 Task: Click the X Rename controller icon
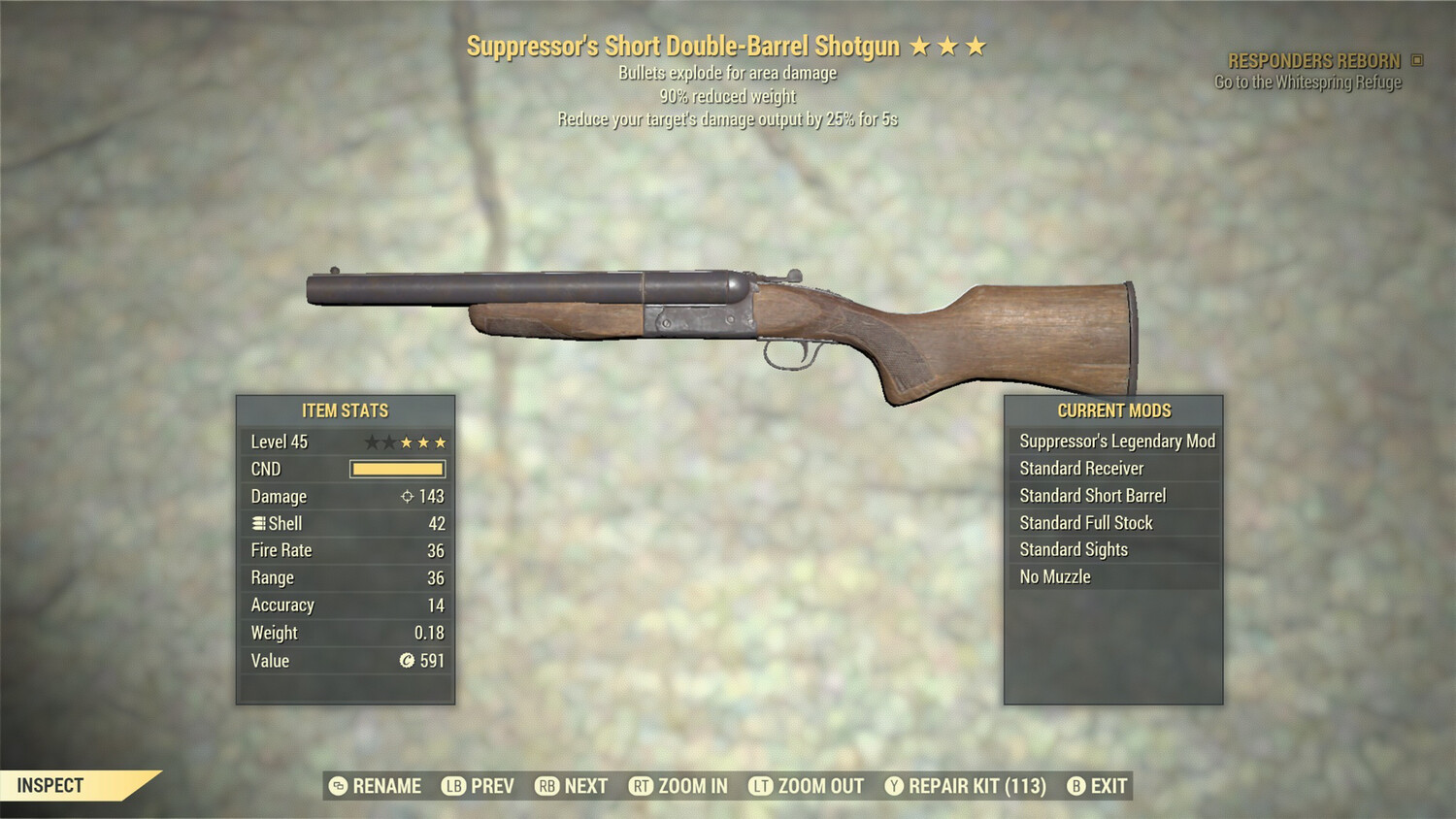click(x=337, y=786)
